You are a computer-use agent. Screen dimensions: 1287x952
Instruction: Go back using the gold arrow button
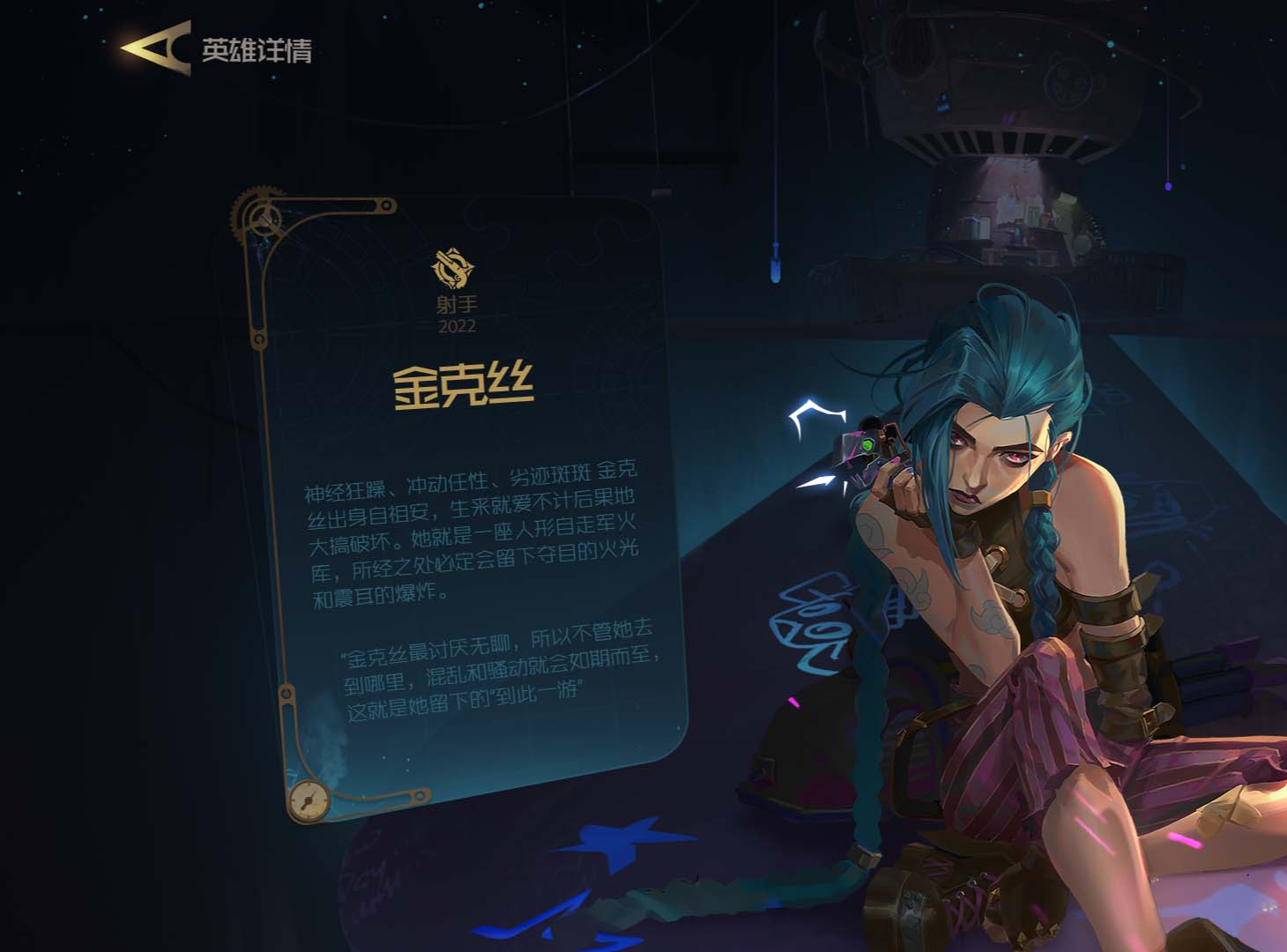tap(155, 48)
